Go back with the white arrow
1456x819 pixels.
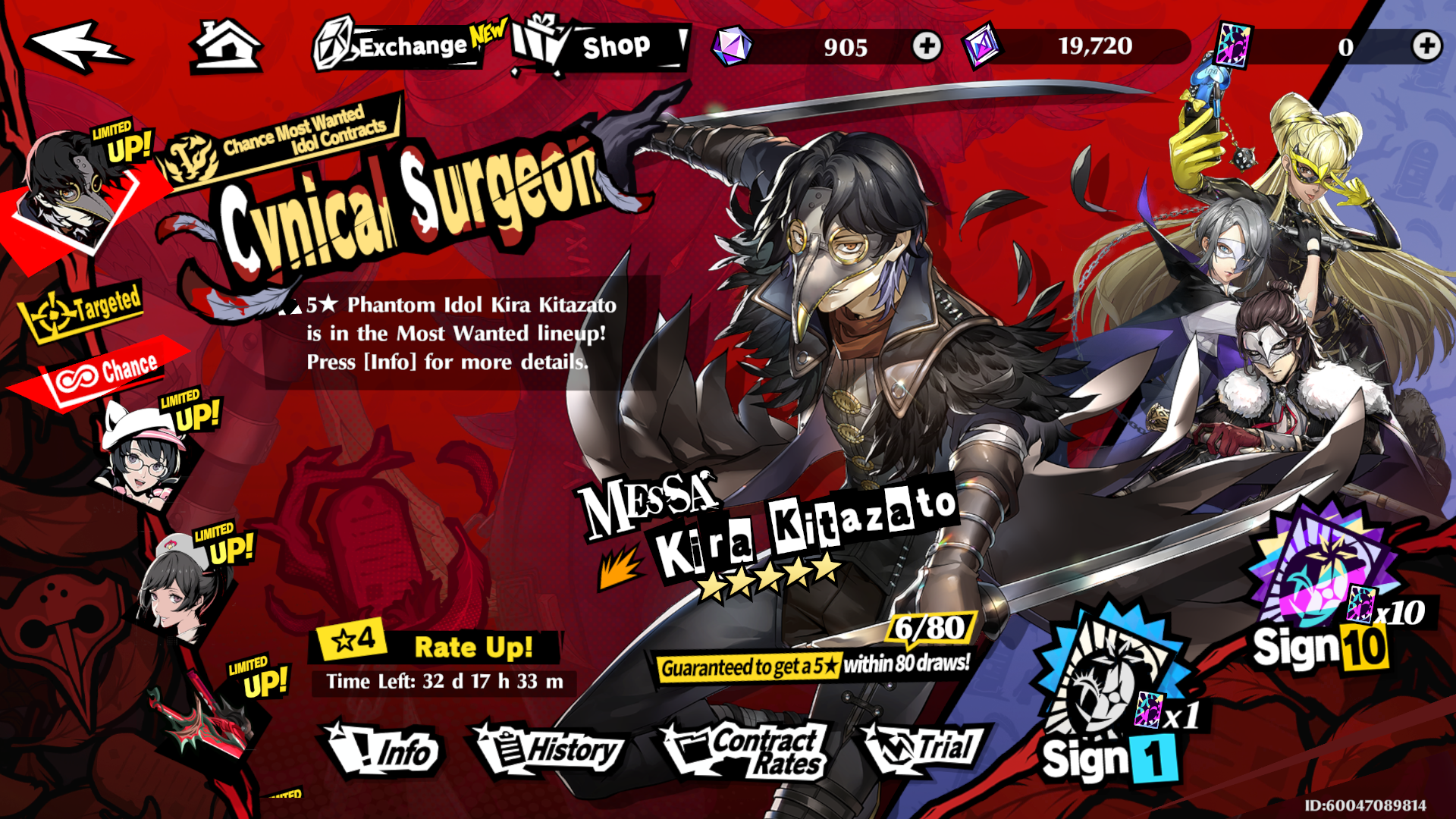[x=78, y=47]
